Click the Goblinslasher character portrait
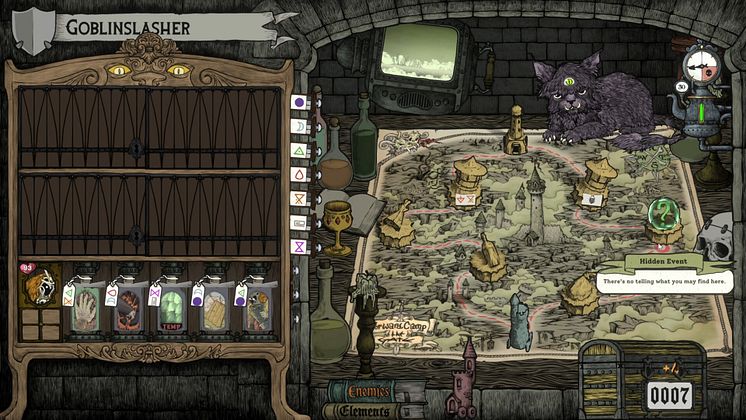Viewport: 746px width, 420px height. pos(39,288)
